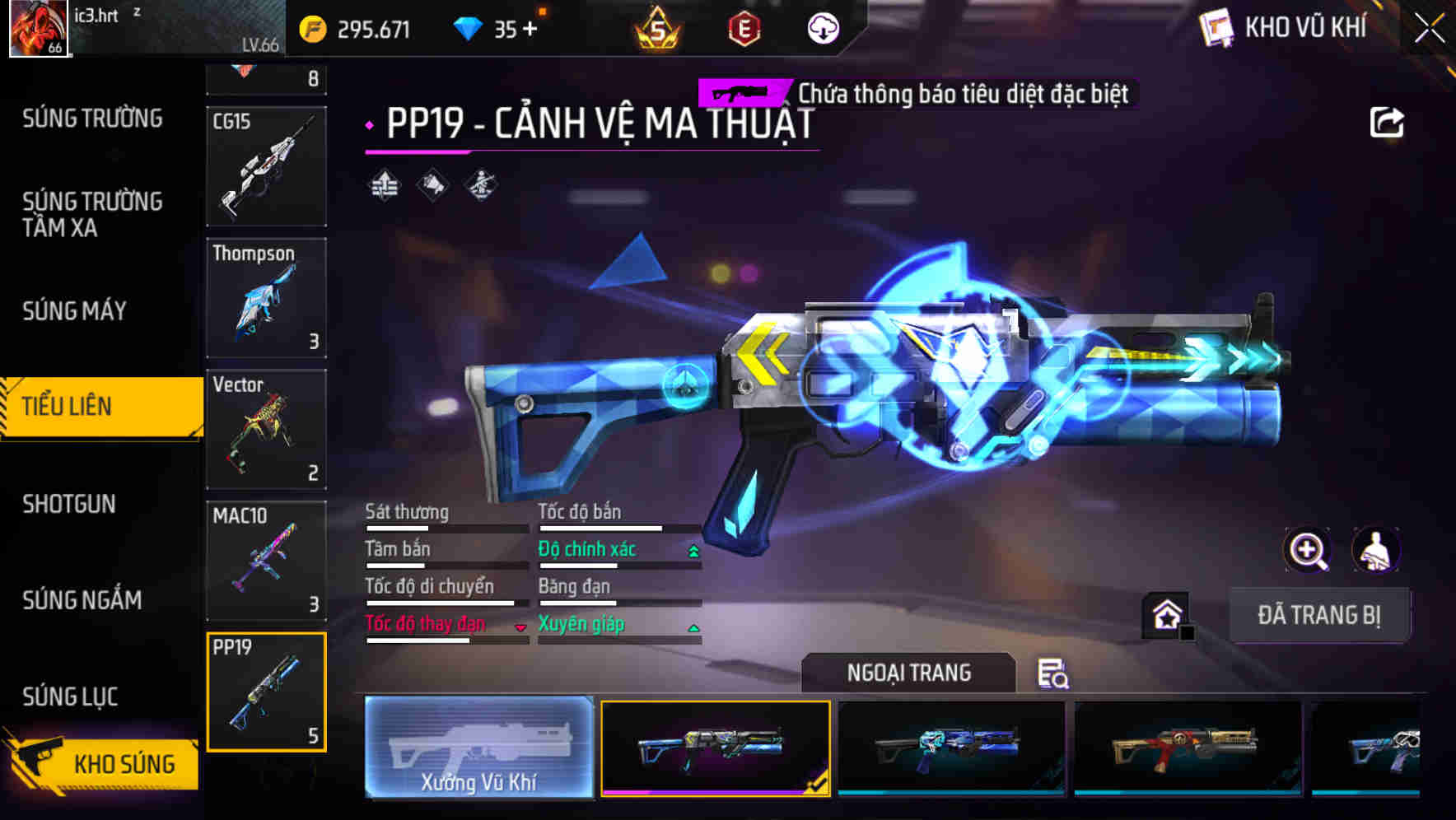Open the magnify zoom preview icon
Image resolution: width=1456 pixels, height=820 pixels.
point(1306,550)
